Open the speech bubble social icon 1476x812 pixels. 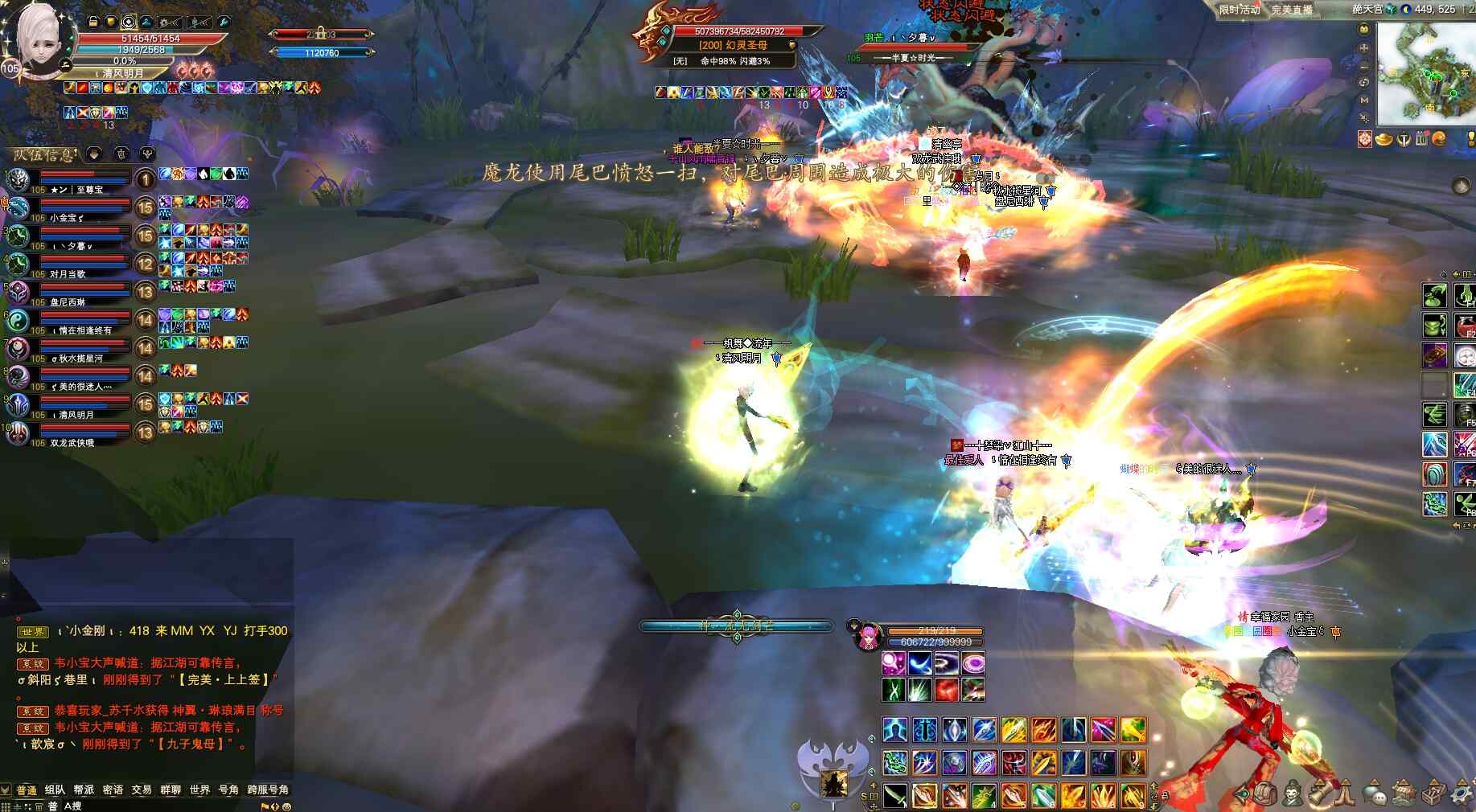1375,796
